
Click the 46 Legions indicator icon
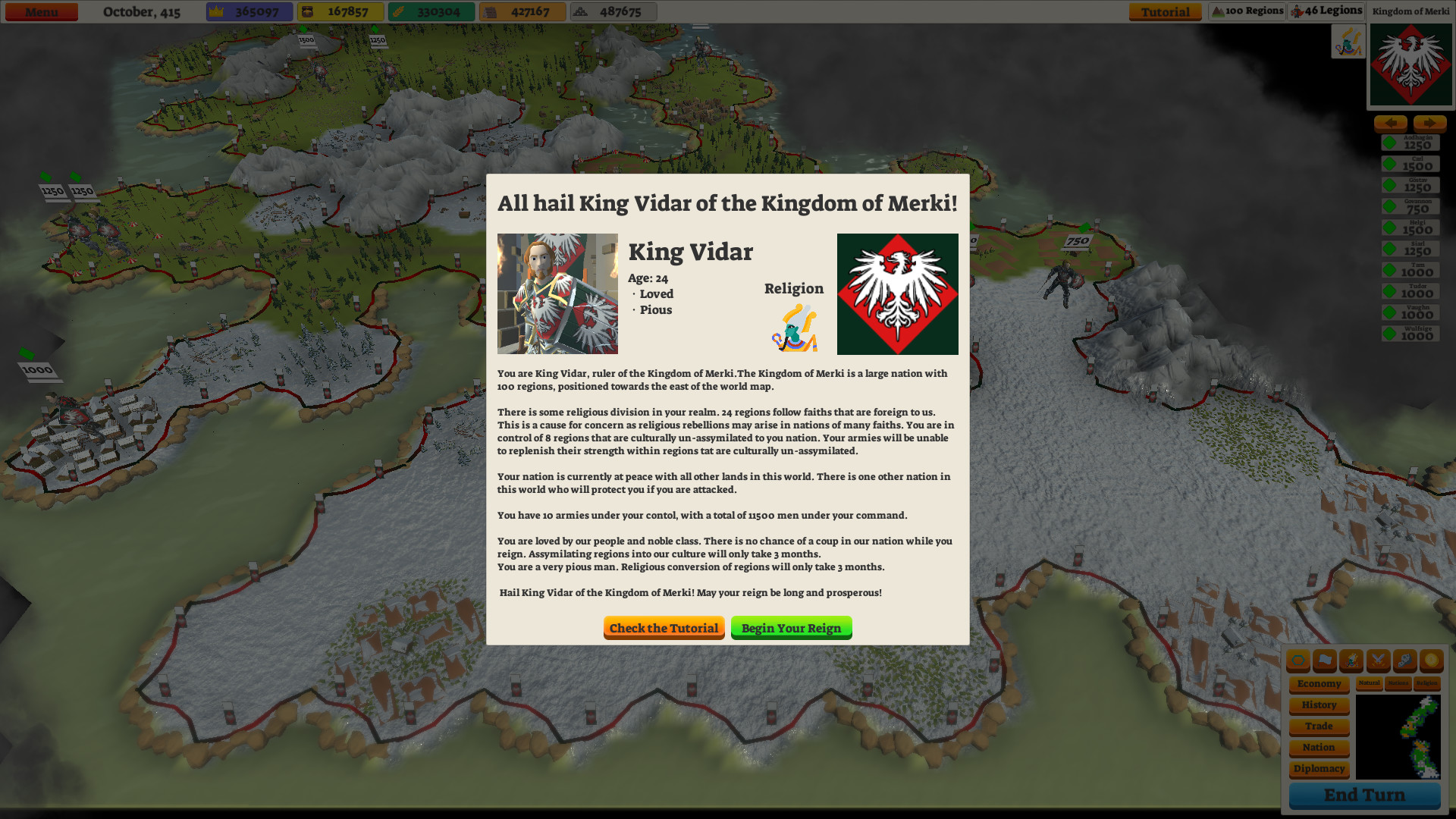[x=1298, y=11]
